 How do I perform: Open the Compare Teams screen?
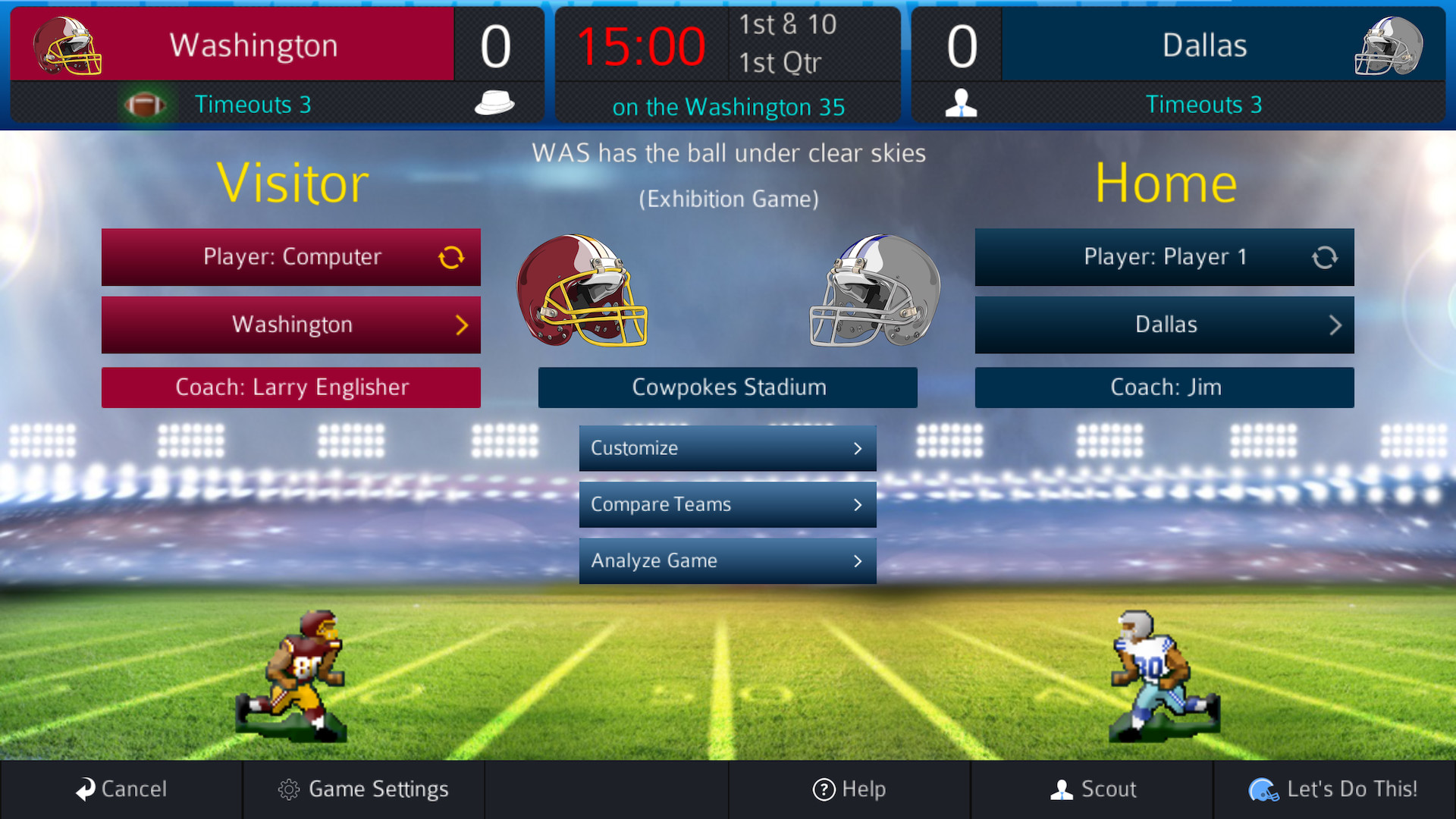(x=727, y=504)
